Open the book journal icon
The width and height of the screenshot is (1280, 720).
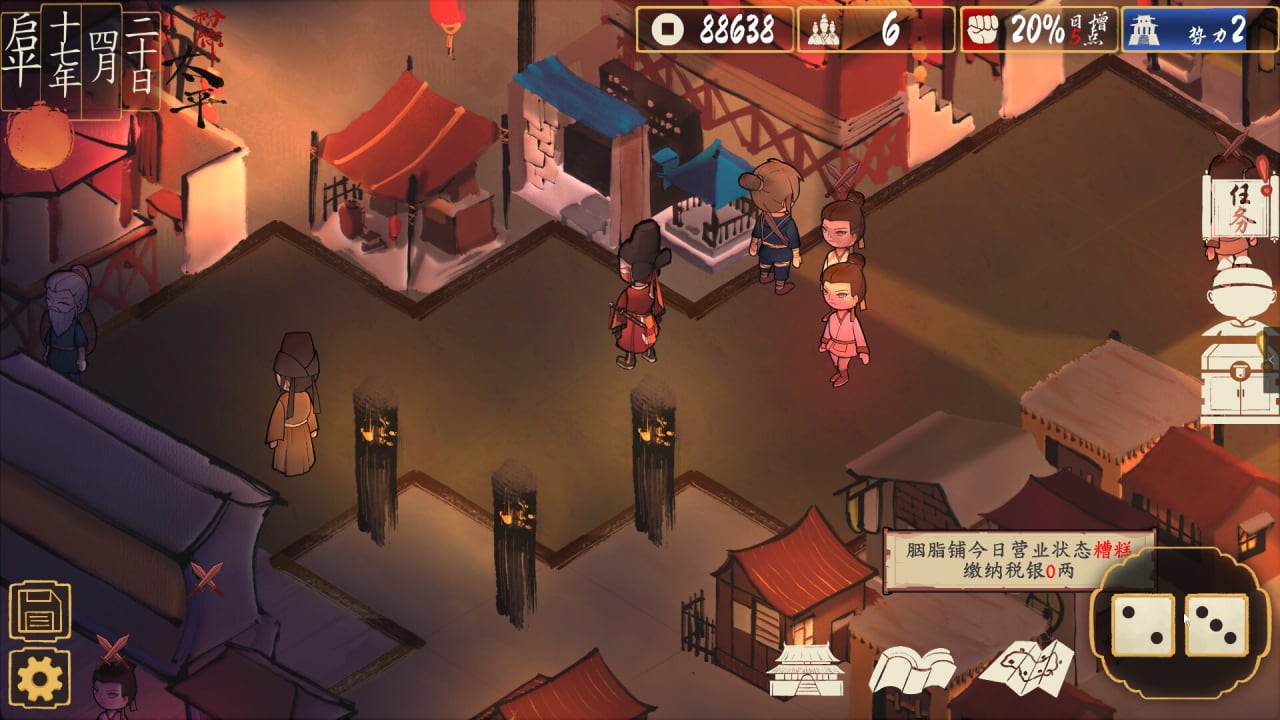(x=911, y=669)
